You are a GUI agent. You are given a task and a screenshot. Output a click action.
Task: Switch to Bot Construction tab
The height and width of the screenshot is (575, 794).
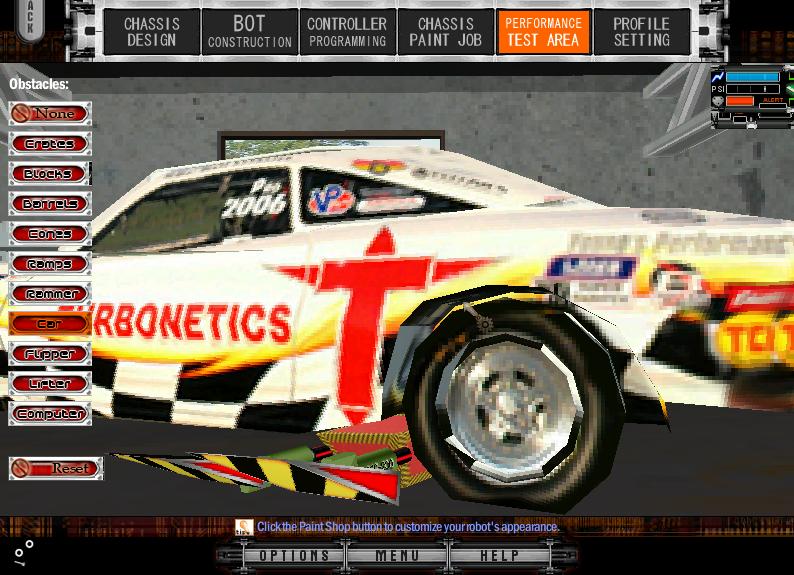tap(249, 32)
